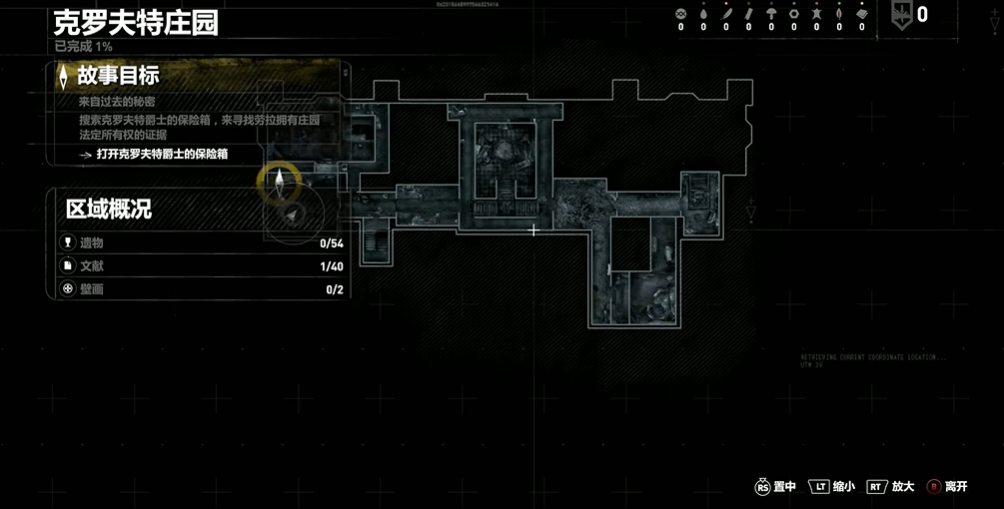Select the 遗物 relics row
This screenshot has width=1004, height=509.
(x=198, y=243)
